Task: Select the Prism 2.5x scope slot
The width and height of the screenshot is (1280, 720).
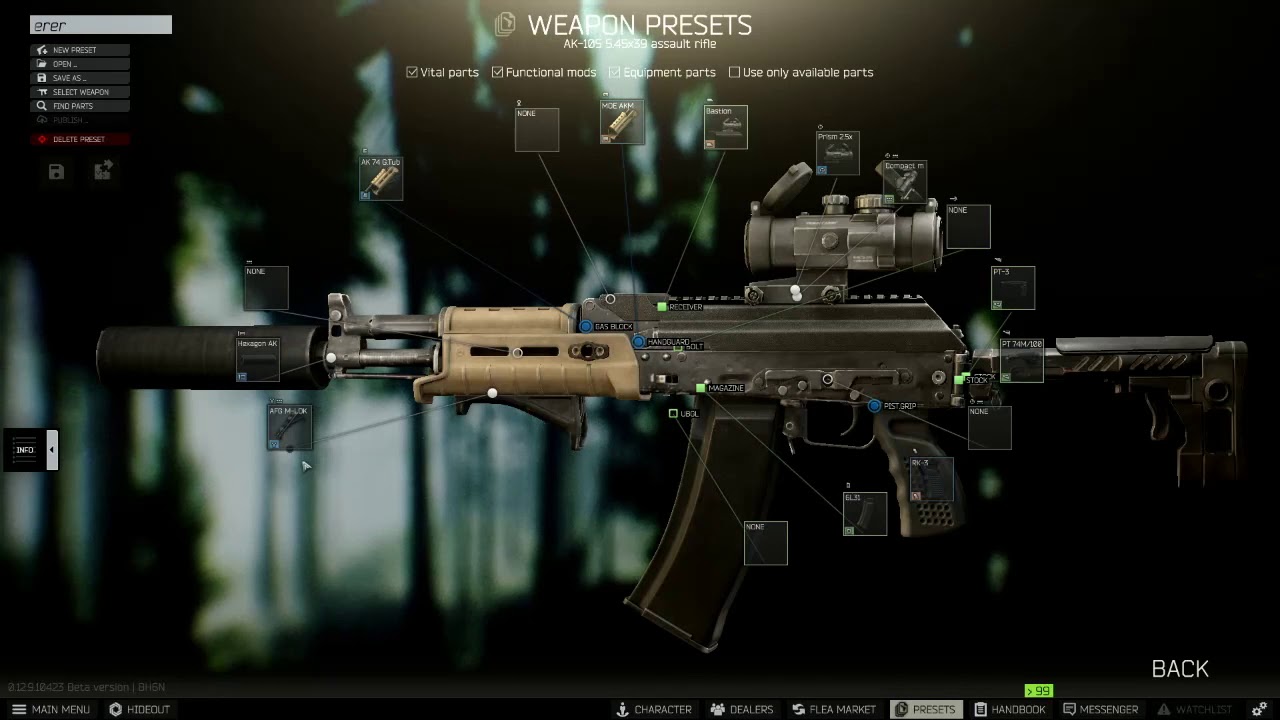Action: pyautogui.click(x=837, y=154)
